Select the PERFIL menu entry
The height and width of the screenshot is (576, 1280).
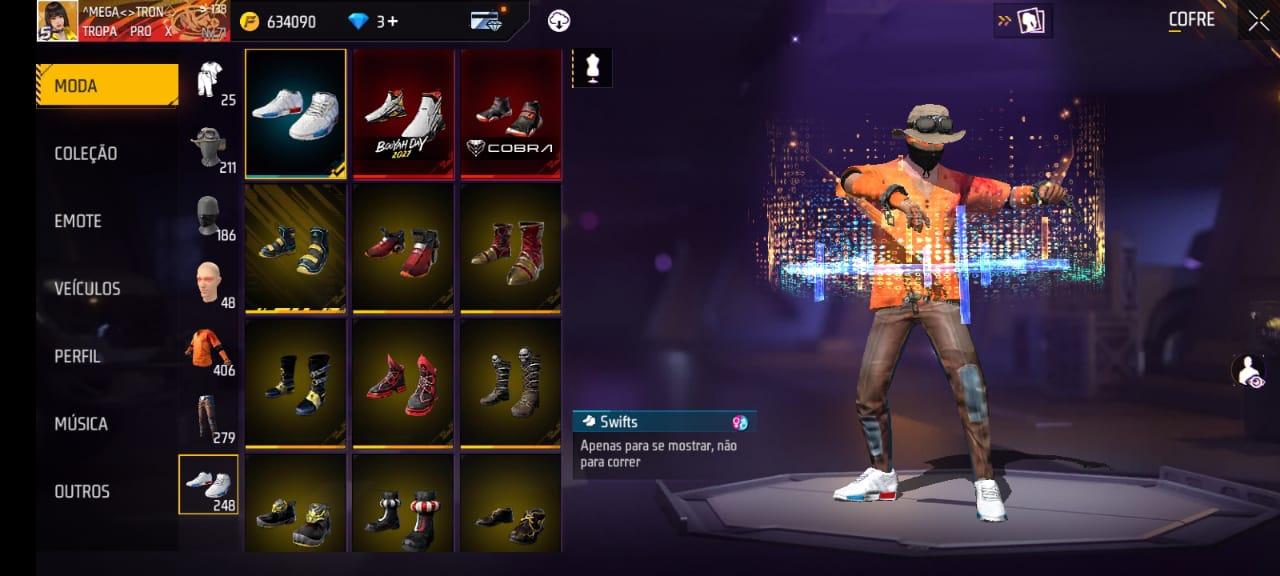pyautogui.click(x=77, y=356)
